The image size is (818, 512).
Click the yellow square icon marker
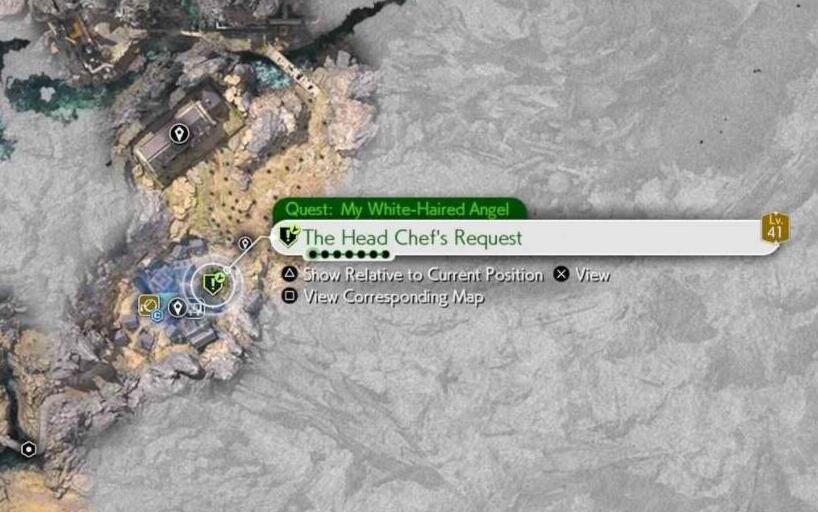(148, 305)
